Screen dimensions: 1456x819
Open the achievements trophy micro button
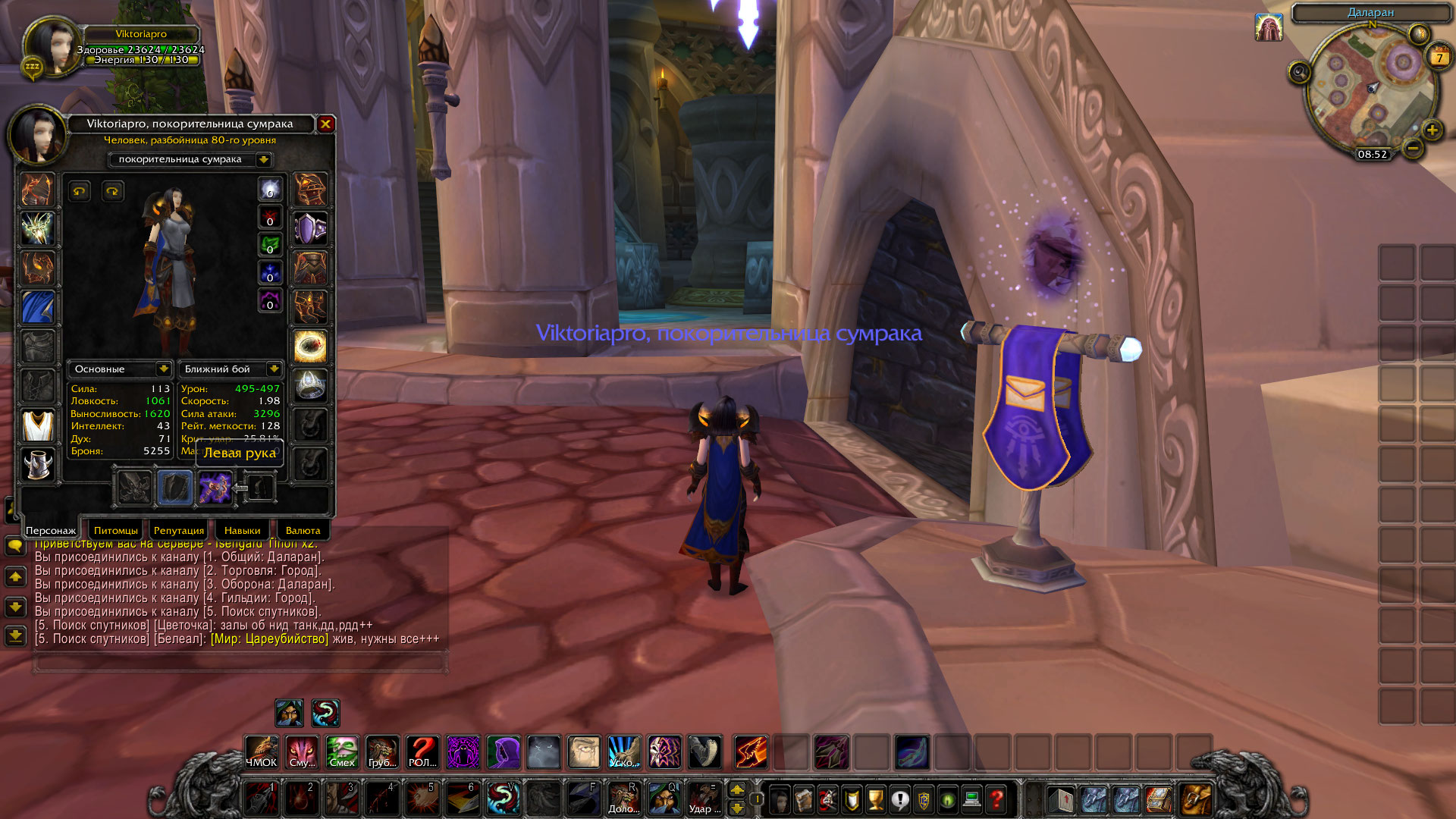pyautogui.click(x=876, y=799)
